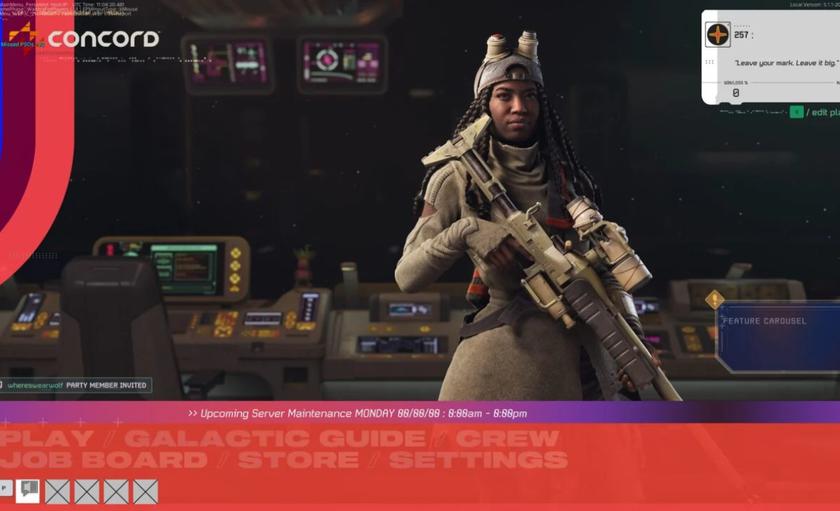Go to the Galactic Guide
This screenshot has height=511, width=840.
275,438
